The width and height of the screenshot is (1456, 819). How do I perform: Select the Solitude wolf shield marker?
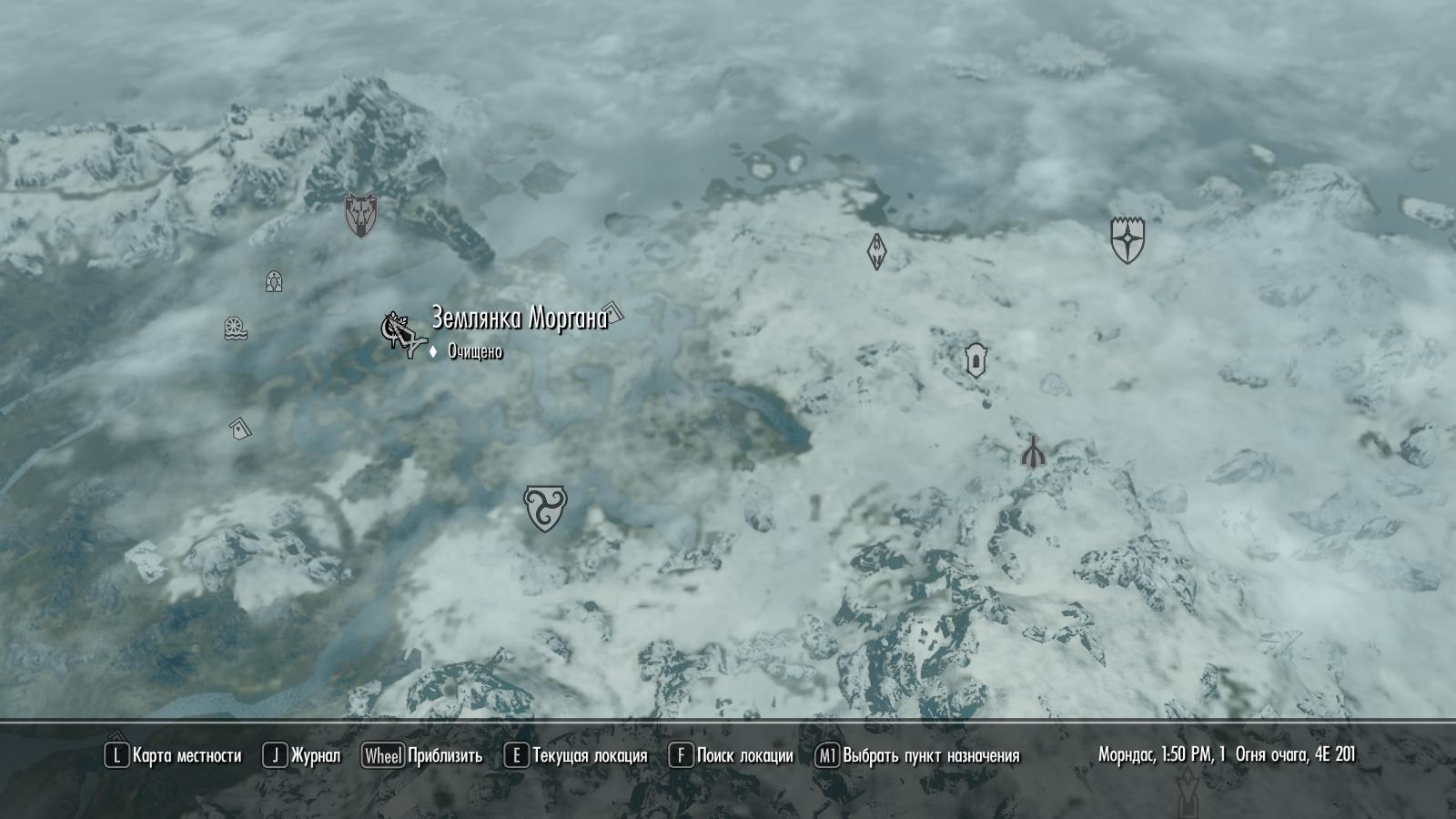(x=360, y=216)
